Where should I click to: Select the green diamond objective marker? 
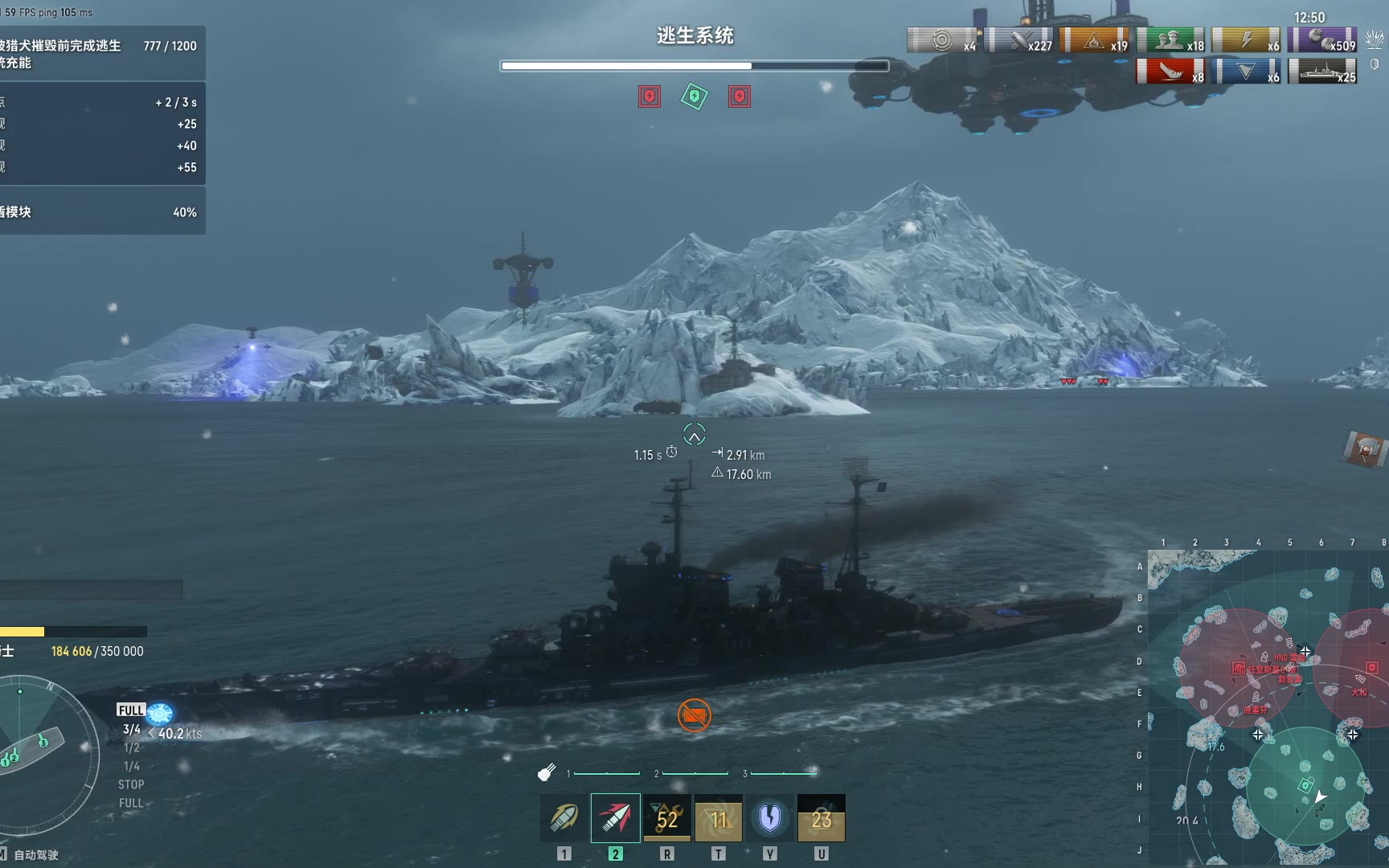tap(694, 96)
